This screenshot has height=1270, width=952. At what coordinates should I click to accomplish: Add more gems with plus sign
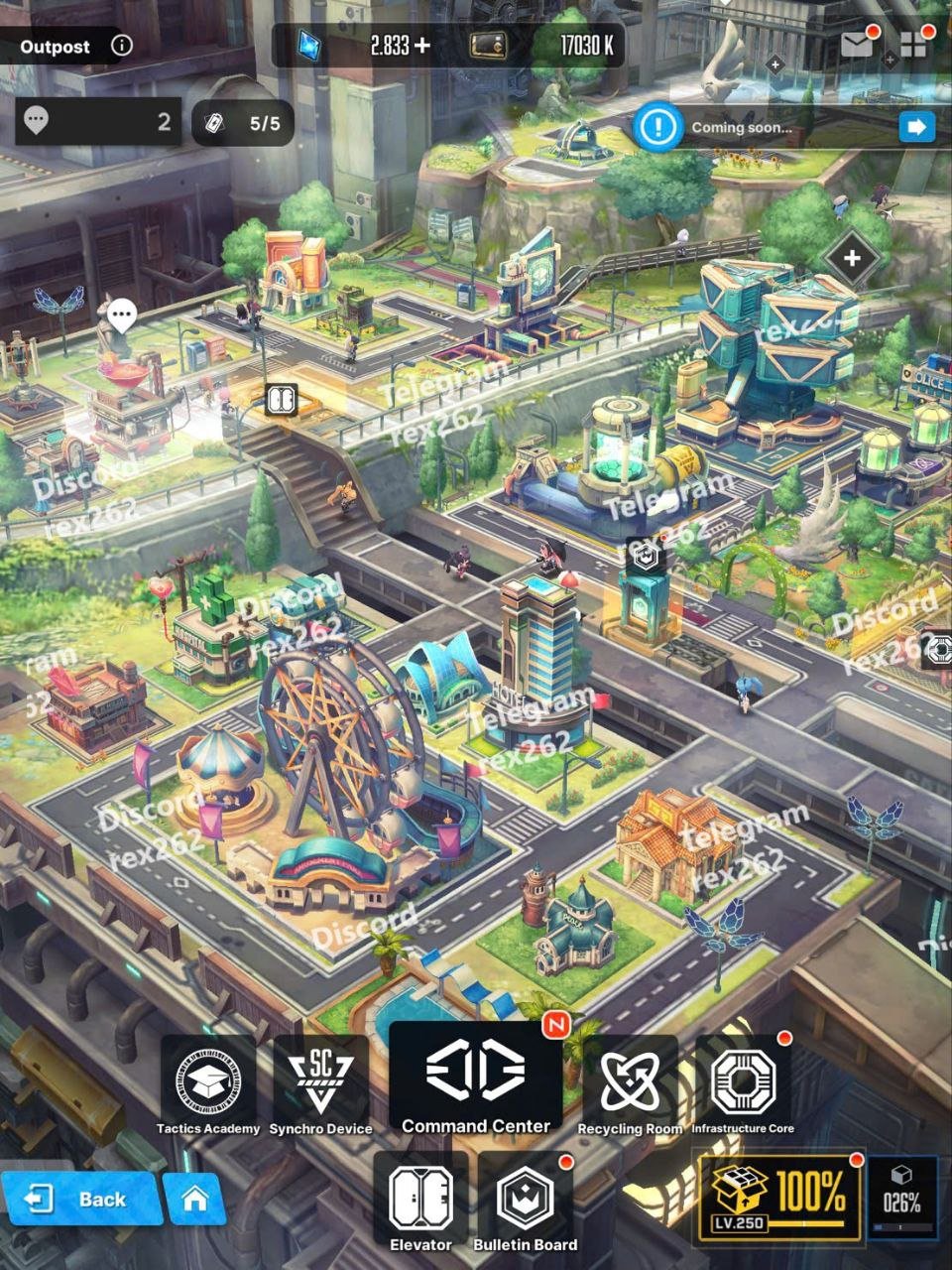click(422, 45)
